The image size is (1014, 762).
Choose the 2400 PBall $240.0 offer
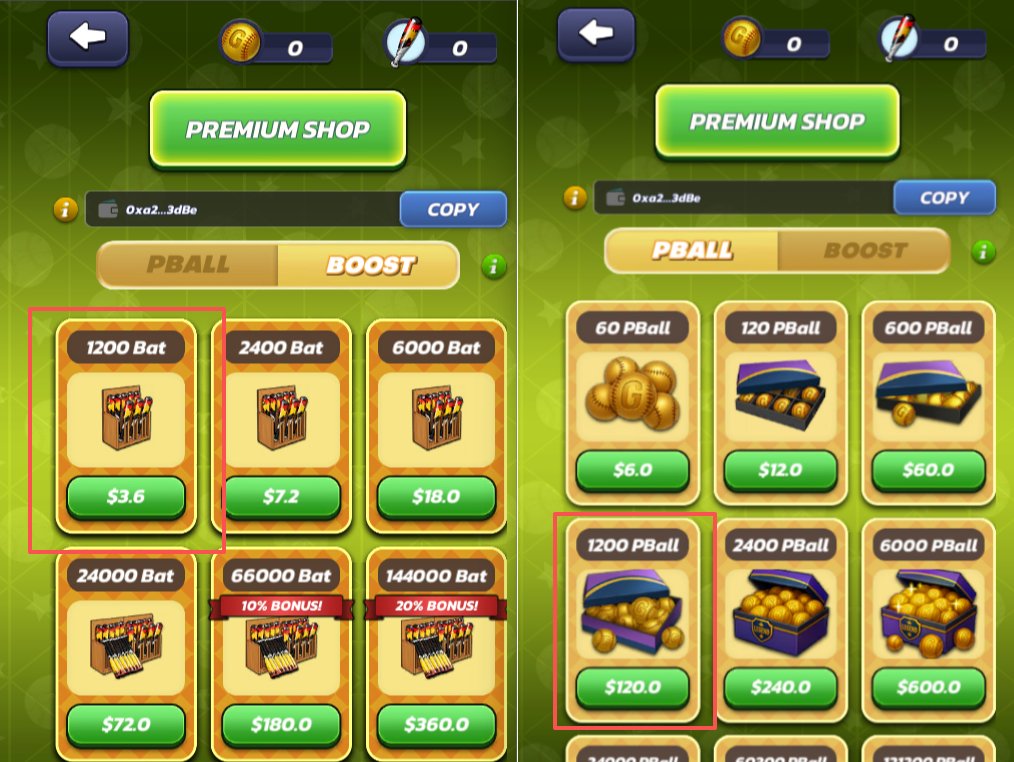pyautogui.click(x=779, y=688)
